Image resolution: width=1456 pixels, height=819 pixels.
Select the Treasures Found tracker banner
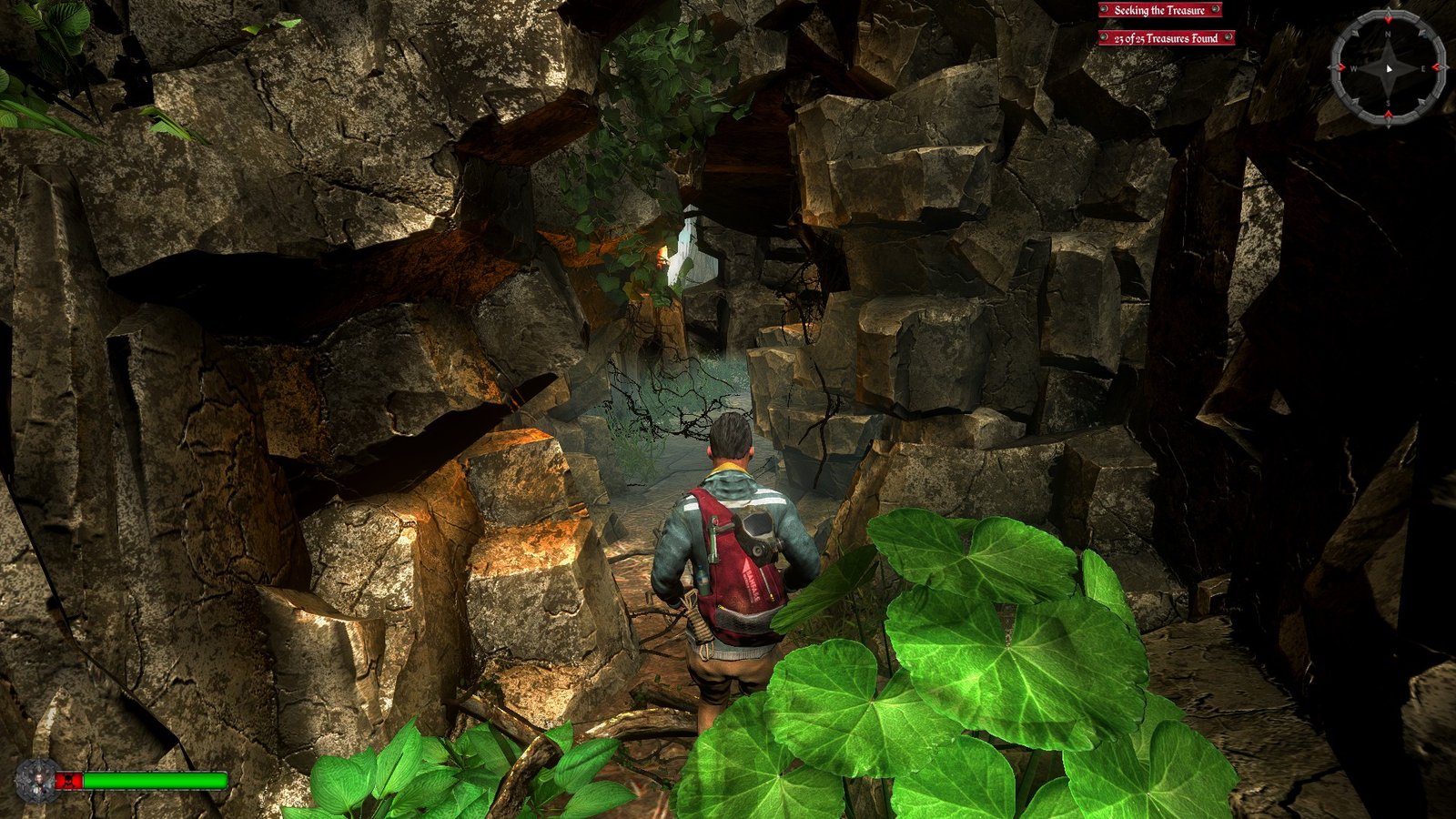click(x=1166, y=38)
